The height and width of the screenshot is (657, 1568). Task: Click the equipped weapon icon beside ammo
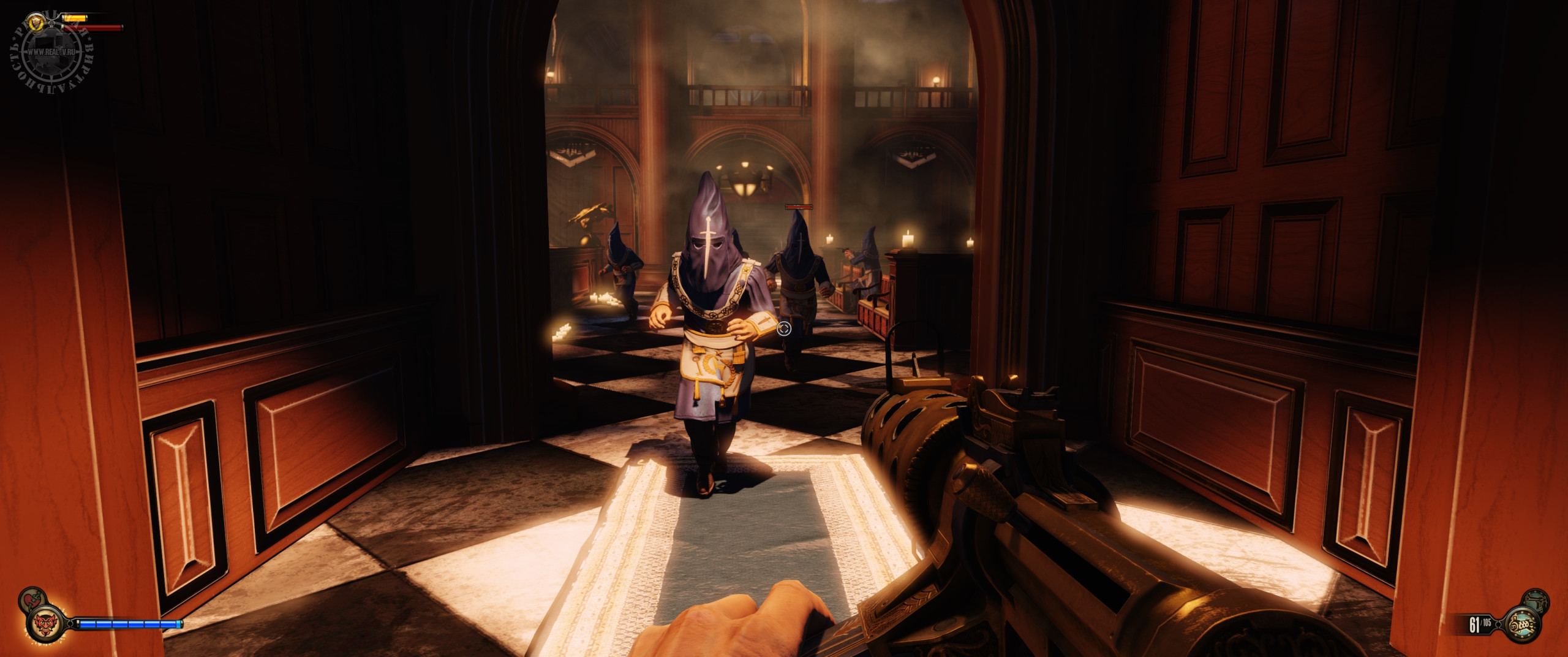[x=1528, y=625]
